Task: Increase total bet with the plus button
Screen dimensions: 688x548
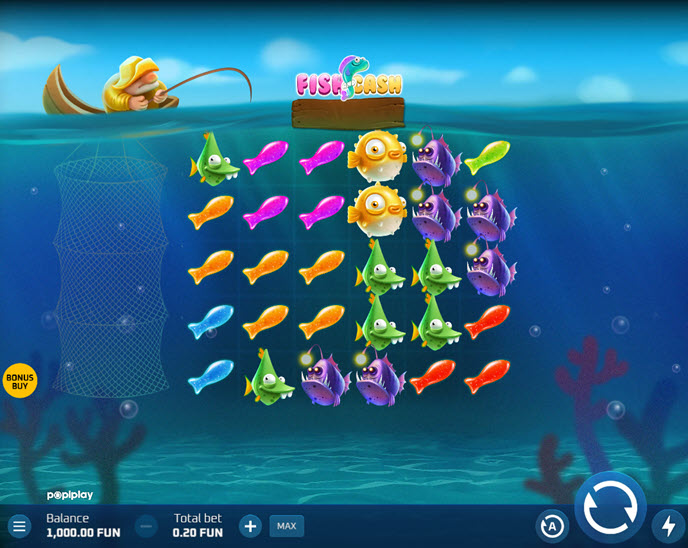Action: click(x=251, y=525)
